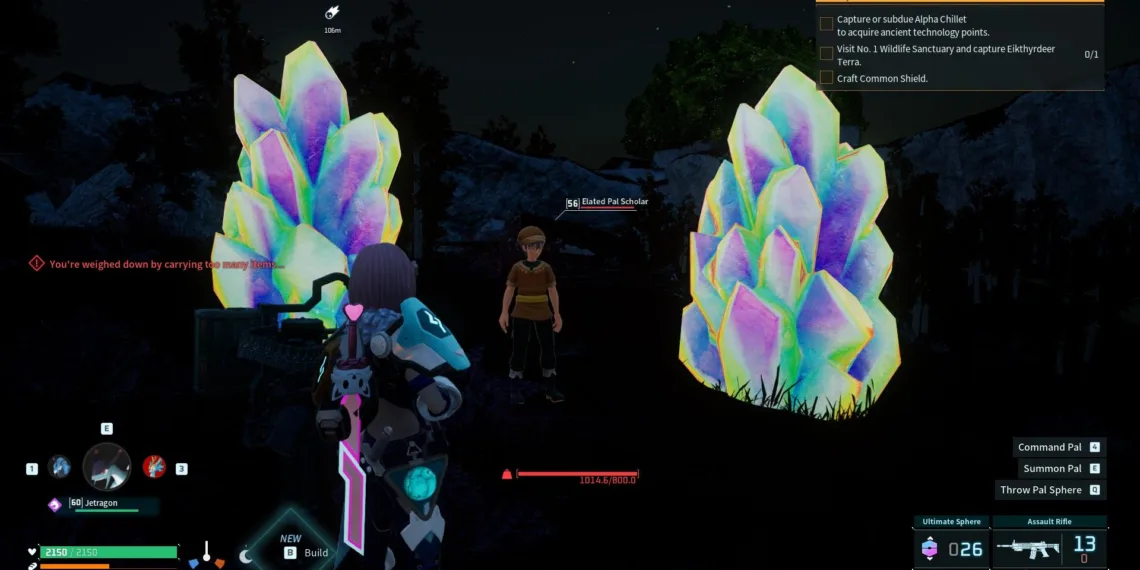Click the Wildlife Sanctuary Eikthyrdeer Terra objective
This screenshot has width=1140, height=570.
(x=900, y=55)
